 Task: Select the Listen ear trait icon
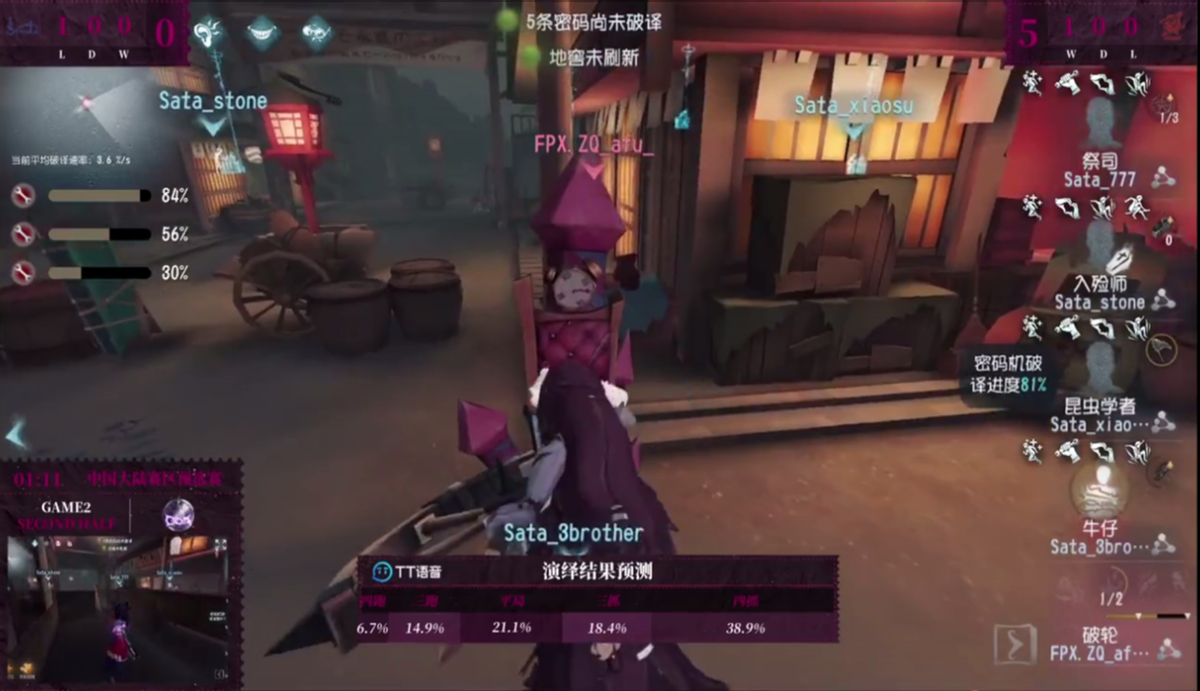[x=209, y=32]
